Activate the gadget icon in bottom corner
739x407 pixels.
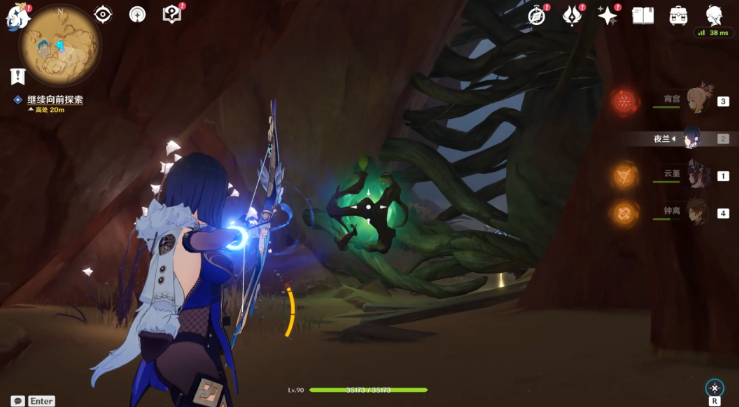tap(714, 388)
